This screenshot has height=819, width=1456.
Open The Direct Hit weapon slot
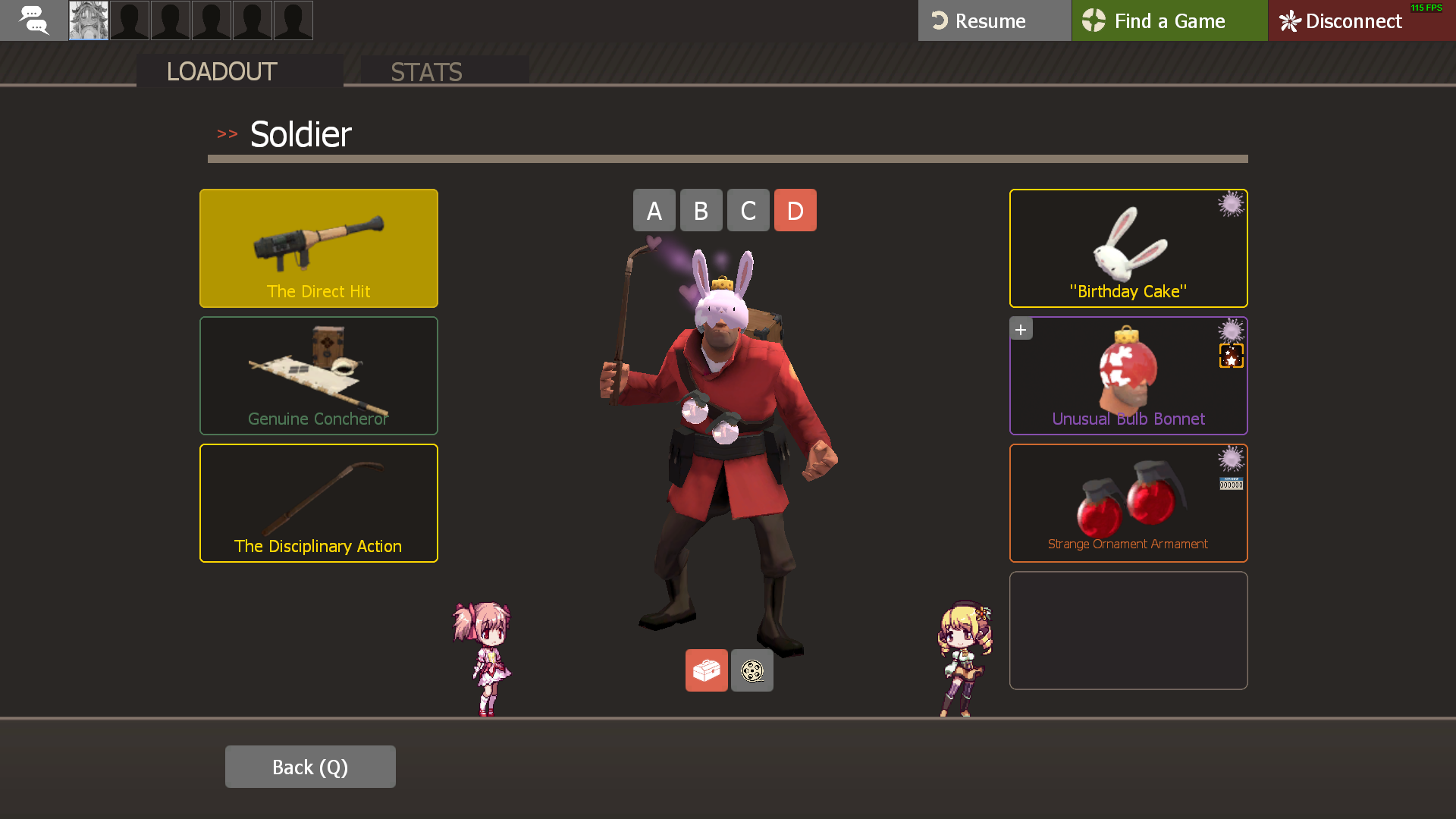(318, 248)
